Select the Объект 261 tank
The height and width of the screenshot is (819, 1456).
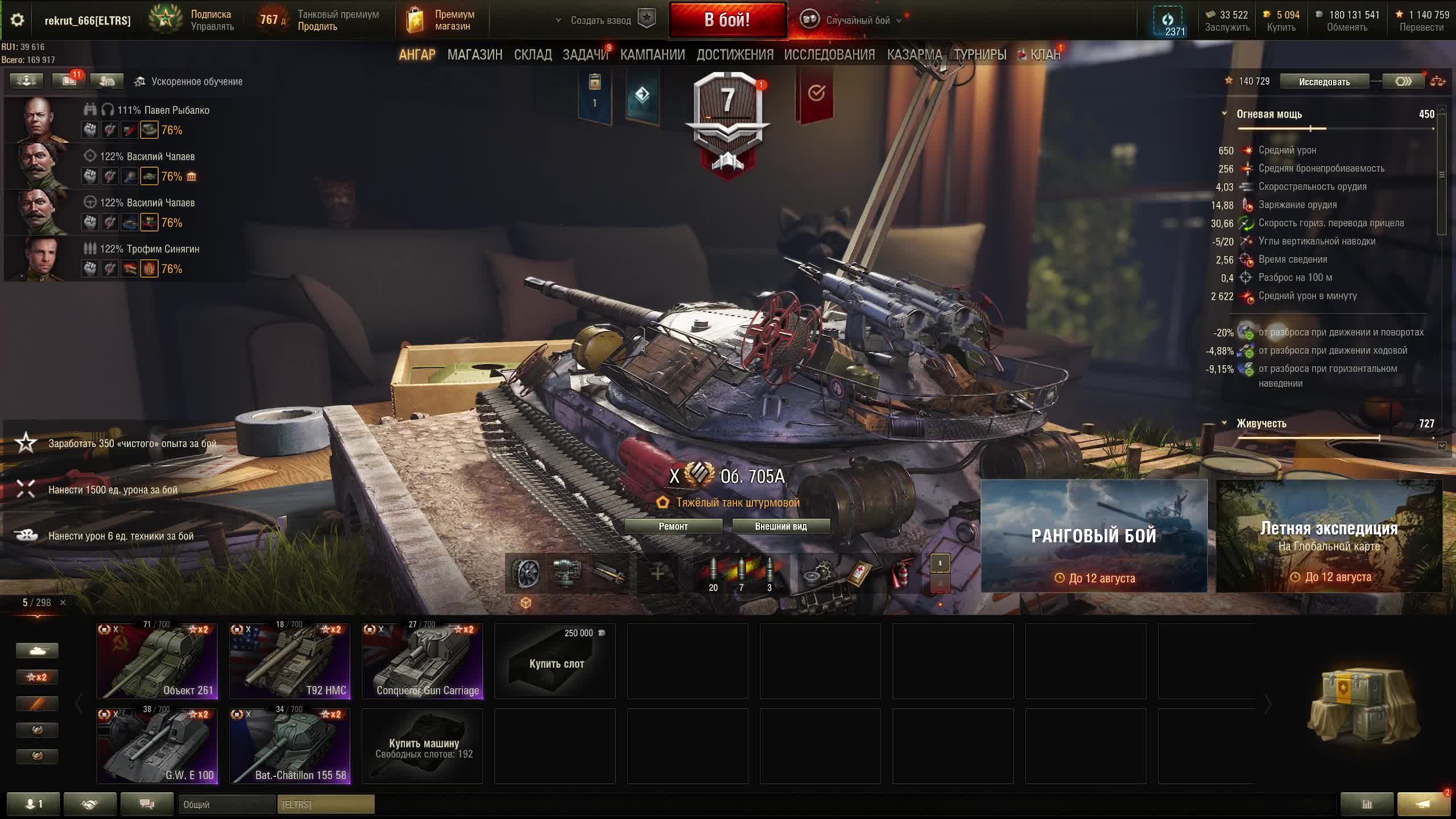tap(157, 661)
